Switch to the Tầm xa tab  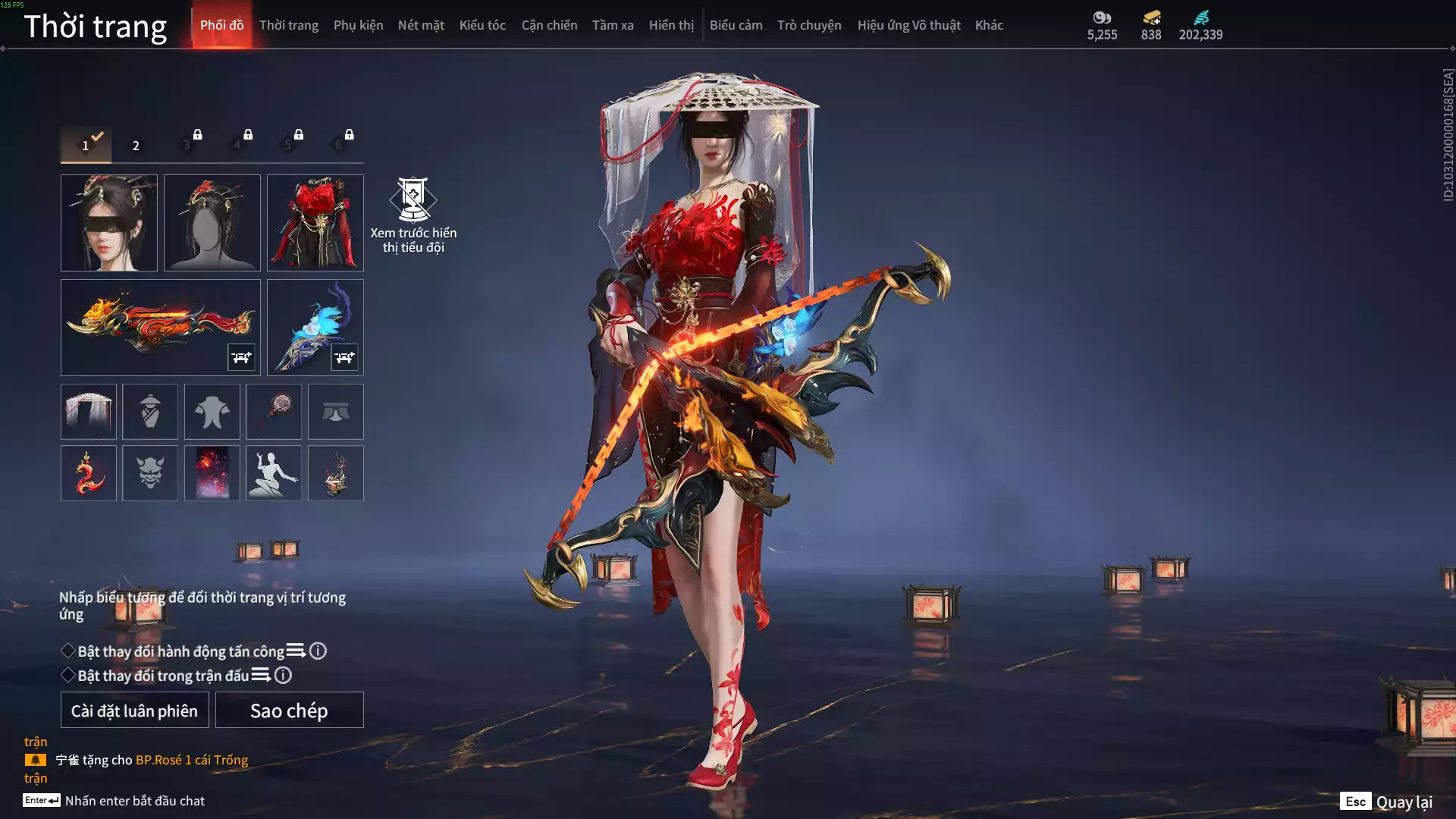coord(613,25)
